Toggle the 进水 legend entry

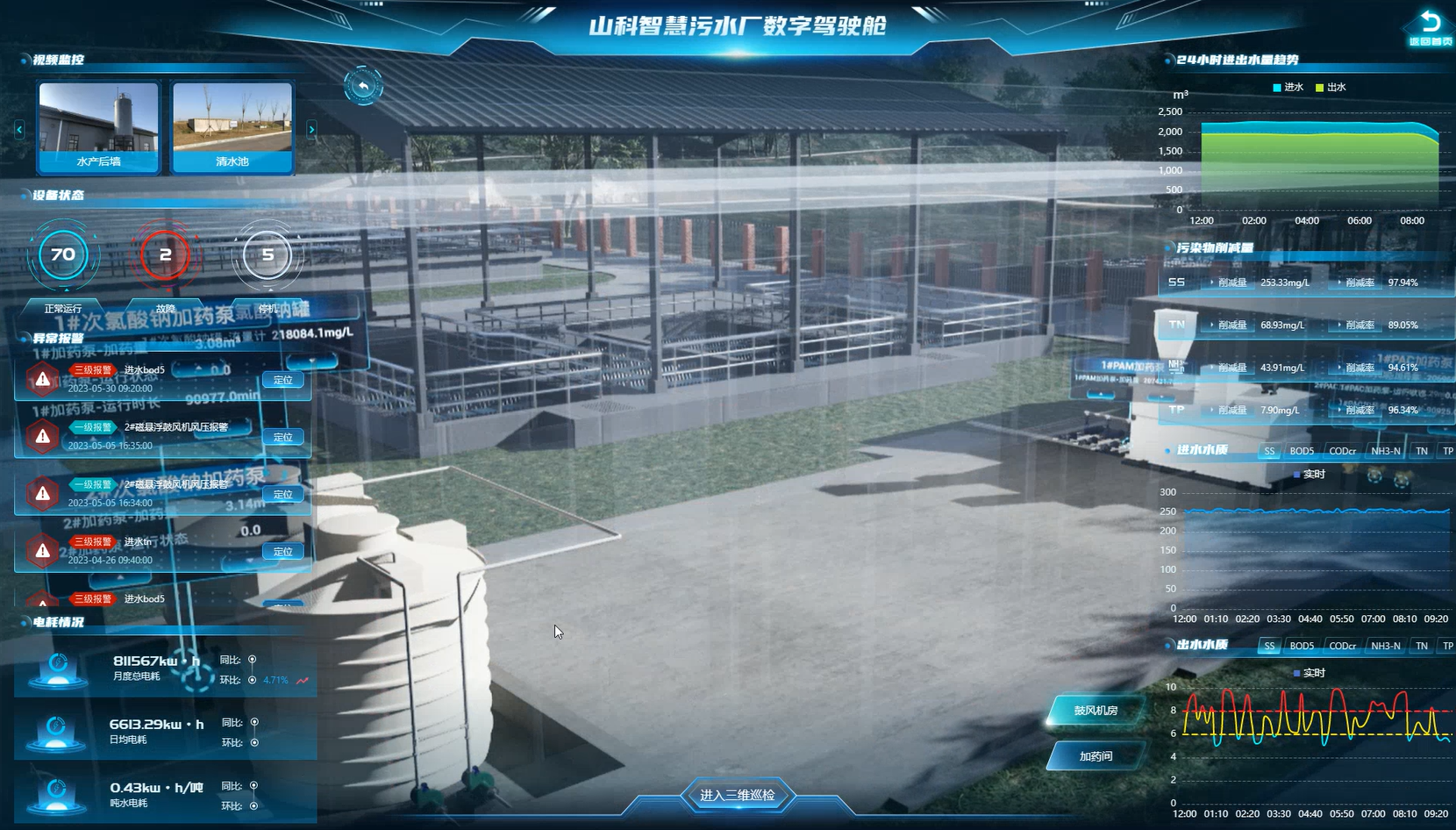(1288, 88)
